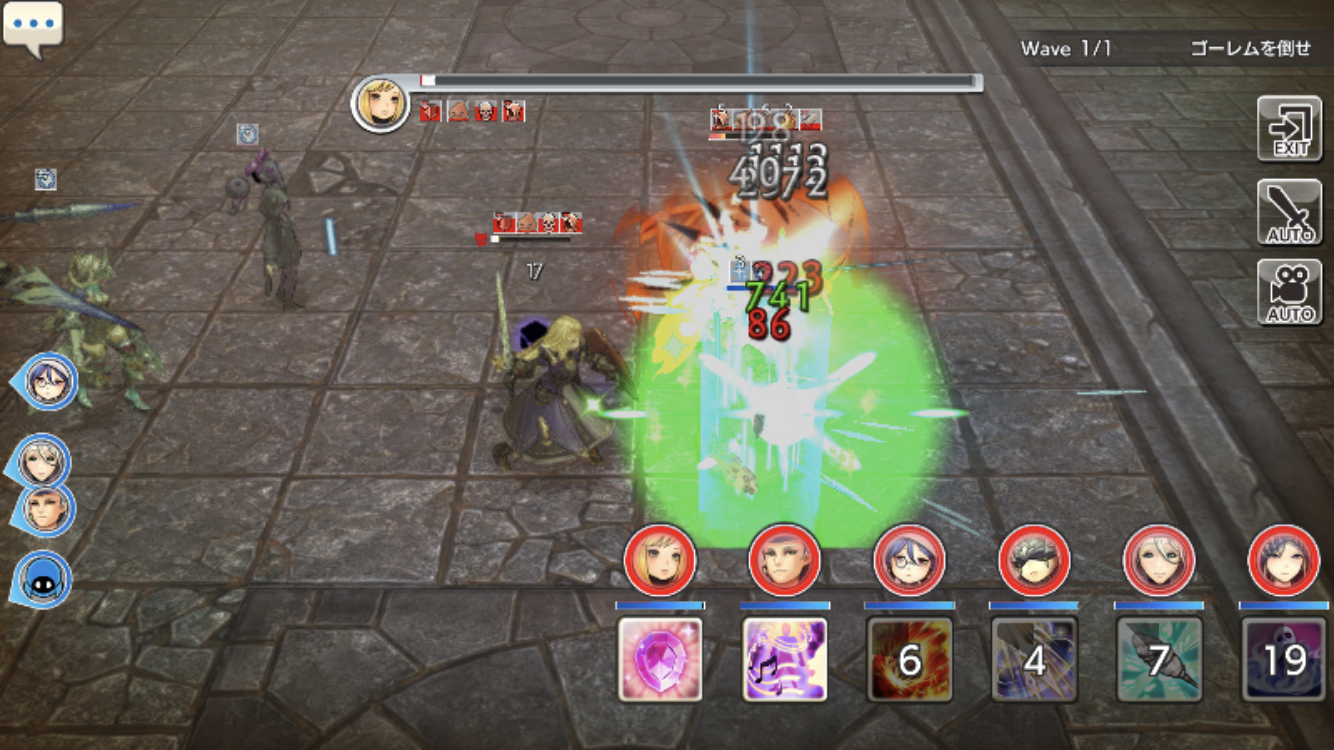The height and width of the screenshot is (750, 1334).
Task: Click the skull skill with cooldown 19
Action: [x=1283, y=659]
